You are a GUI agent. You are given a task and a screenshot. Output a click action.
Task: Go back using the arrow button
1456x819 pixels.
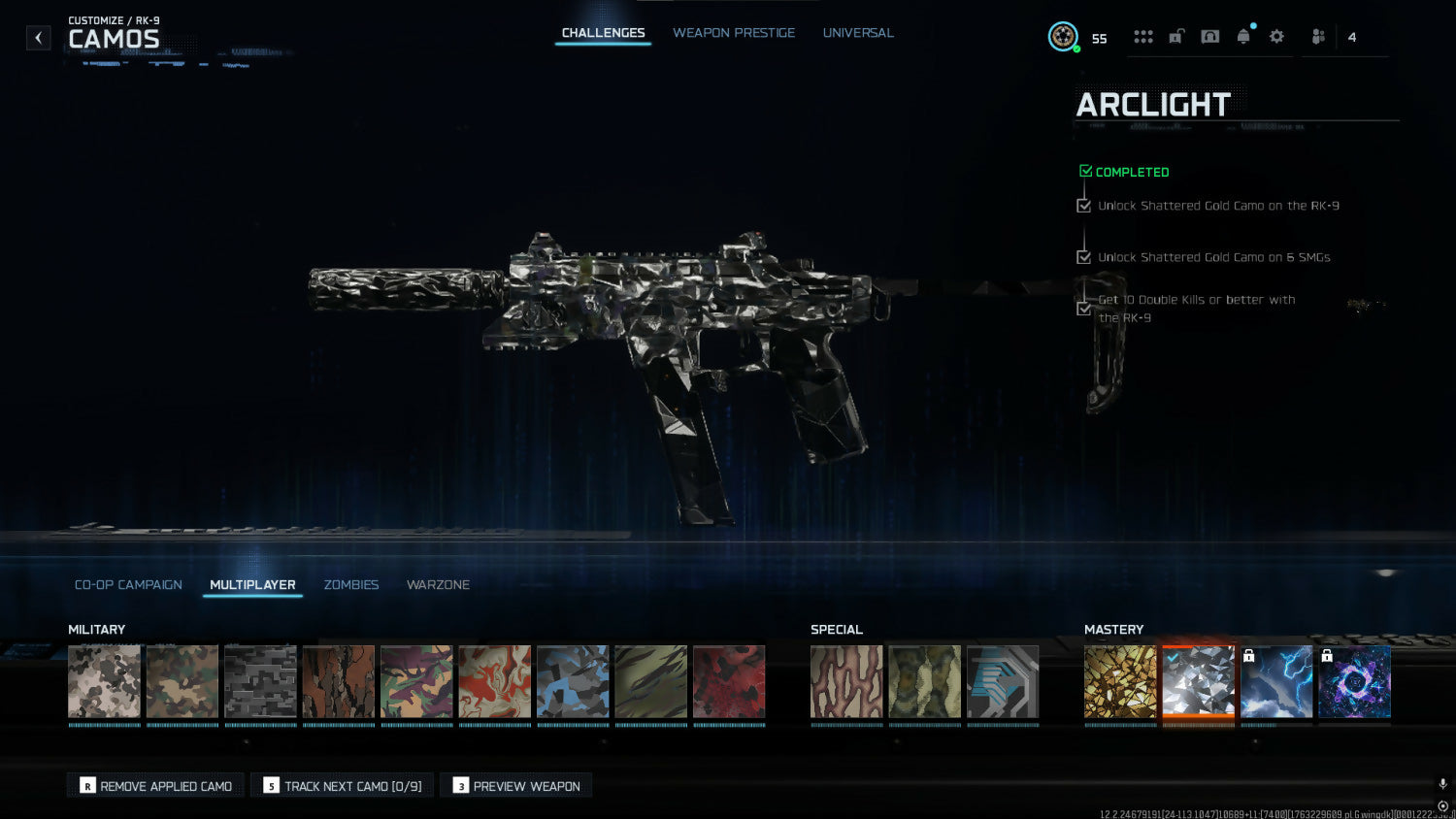pyautogui.click(x=38, y=38)
